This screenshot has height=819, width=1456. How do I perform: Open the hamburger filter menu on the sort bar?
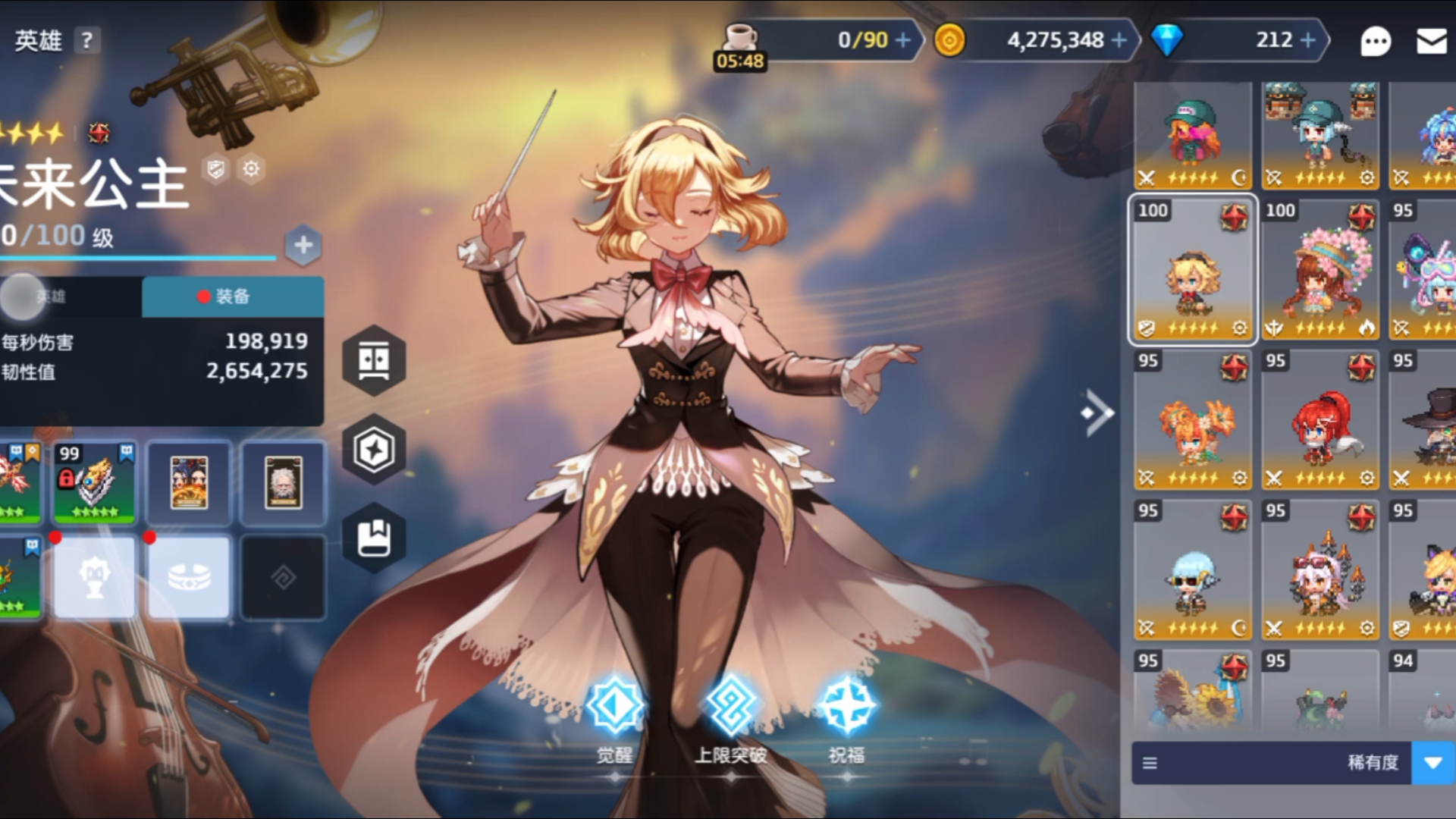tap(1151, 764)
